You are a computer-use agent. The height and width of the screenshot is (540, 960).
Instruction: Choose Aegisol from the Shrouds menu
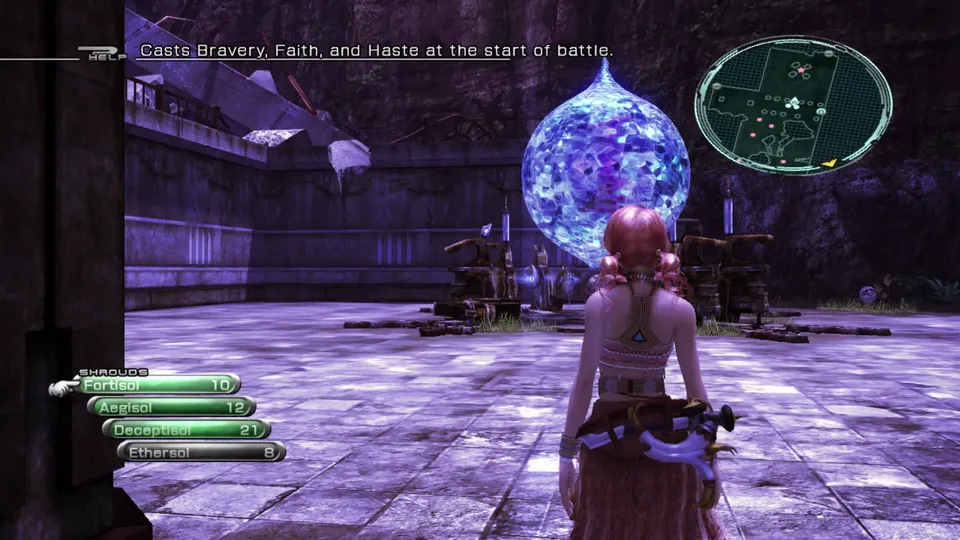click(x=172, y=406)
